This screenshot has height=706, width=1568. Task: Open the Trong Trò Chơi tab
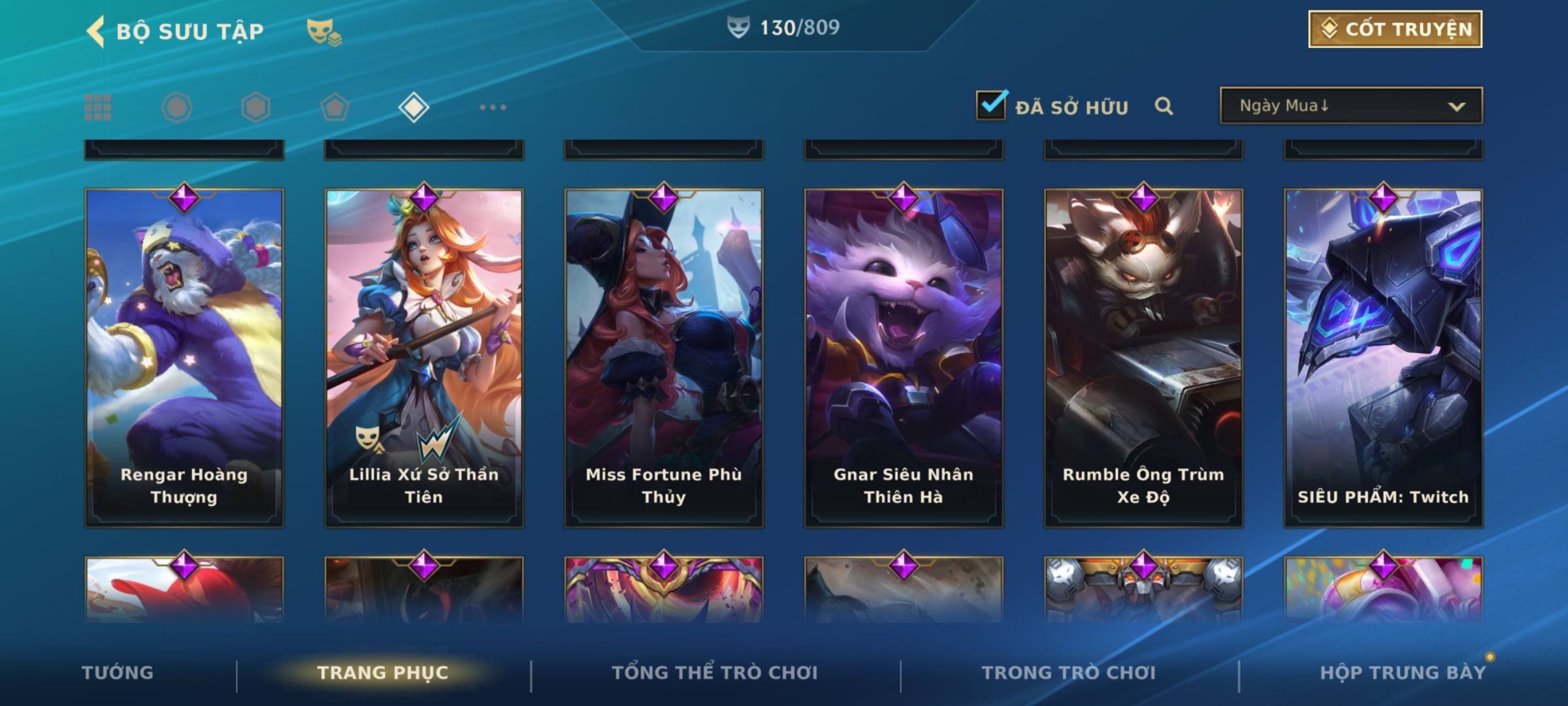tap(1069, 673)
